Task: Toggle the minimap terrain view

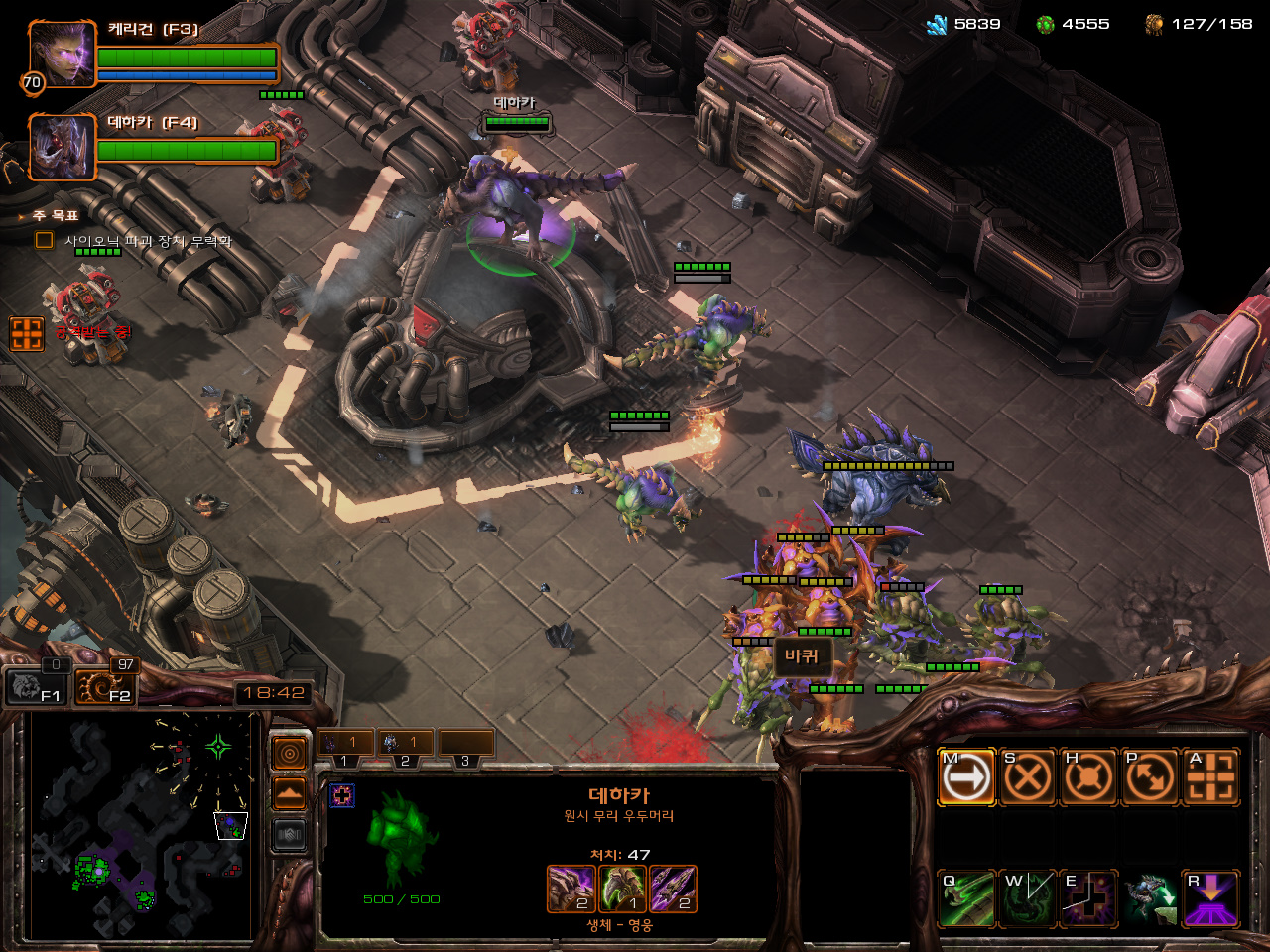Action: click(289, 793)
